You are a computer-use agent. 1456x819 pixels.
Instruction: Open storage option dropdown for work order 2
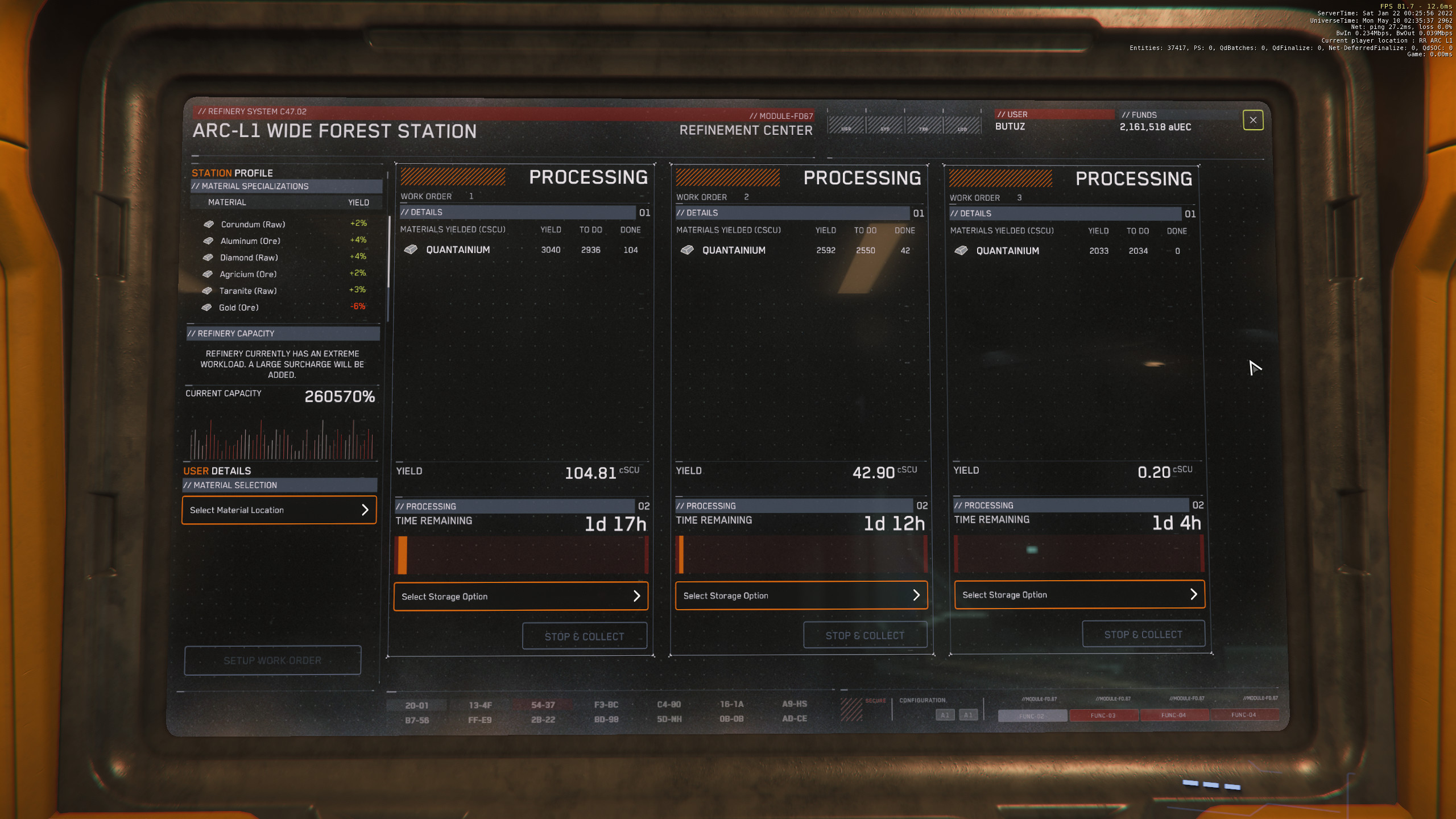(801, 595)
